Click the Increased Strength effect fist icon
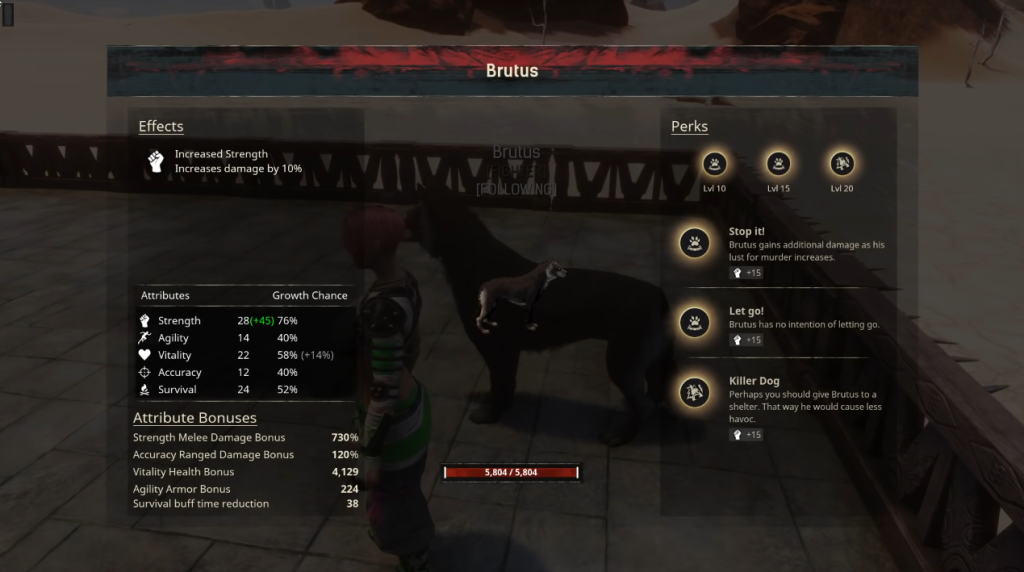 click(x=155, y=161)
